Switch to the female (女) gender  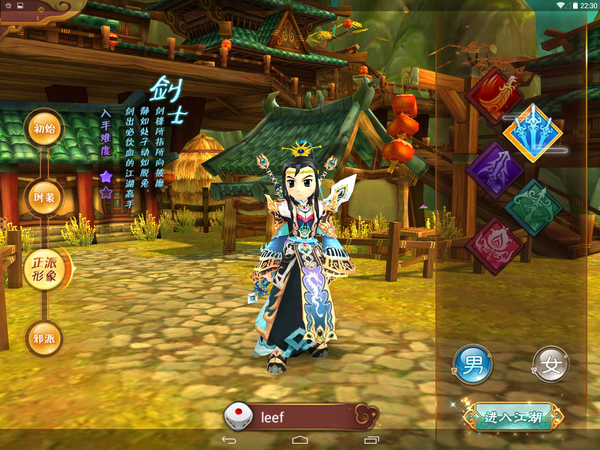(x=549, y=364)
